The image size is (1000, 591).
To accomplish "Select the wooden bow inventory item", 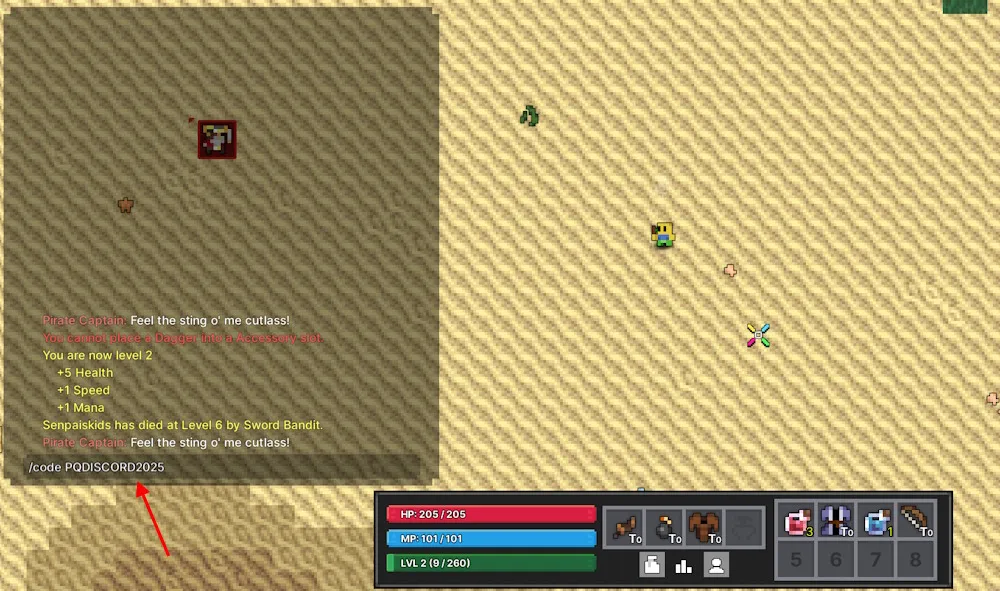I will [916, 520].
